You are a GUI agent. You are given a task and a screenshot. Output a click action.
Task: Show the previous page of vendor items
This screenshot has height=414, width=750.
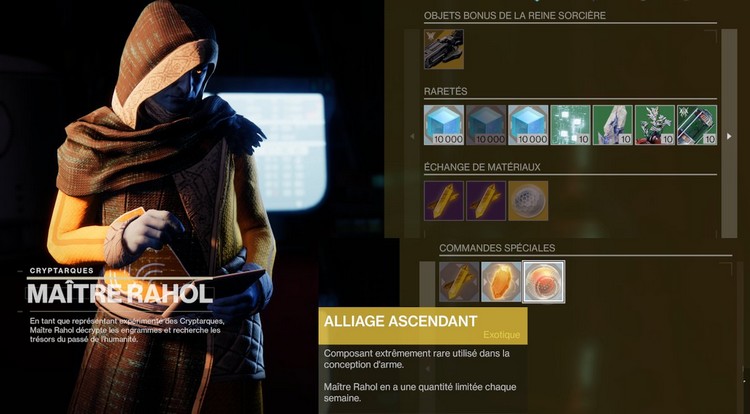coord(413,137)
